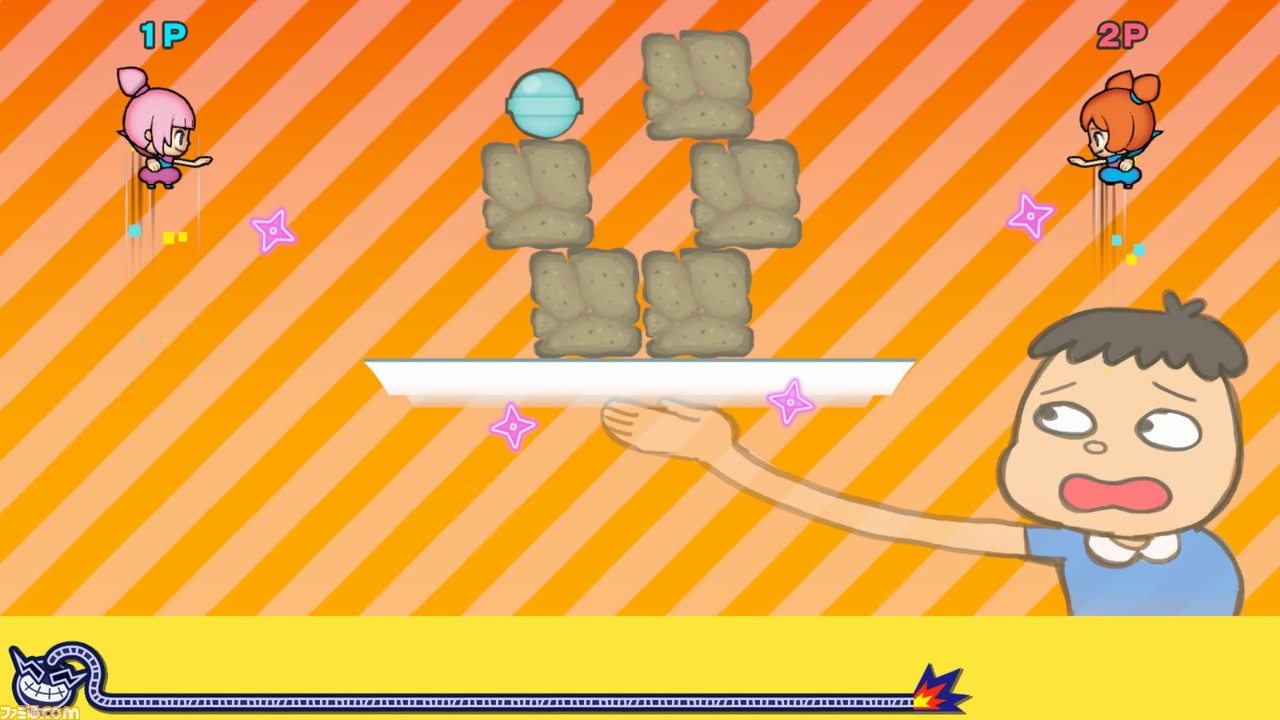
Task: Collapse the middle tofu block of the left stack
Action: coord(538,195)
